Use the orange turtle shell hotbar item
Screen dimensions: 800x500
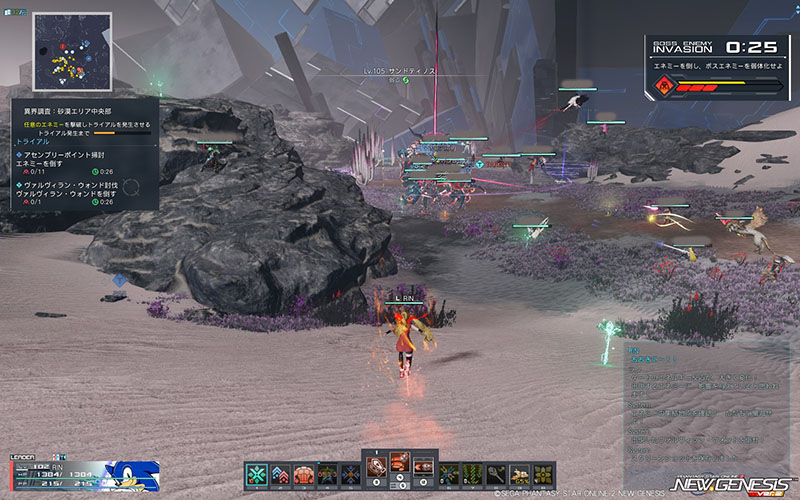[x=304, y=474]
